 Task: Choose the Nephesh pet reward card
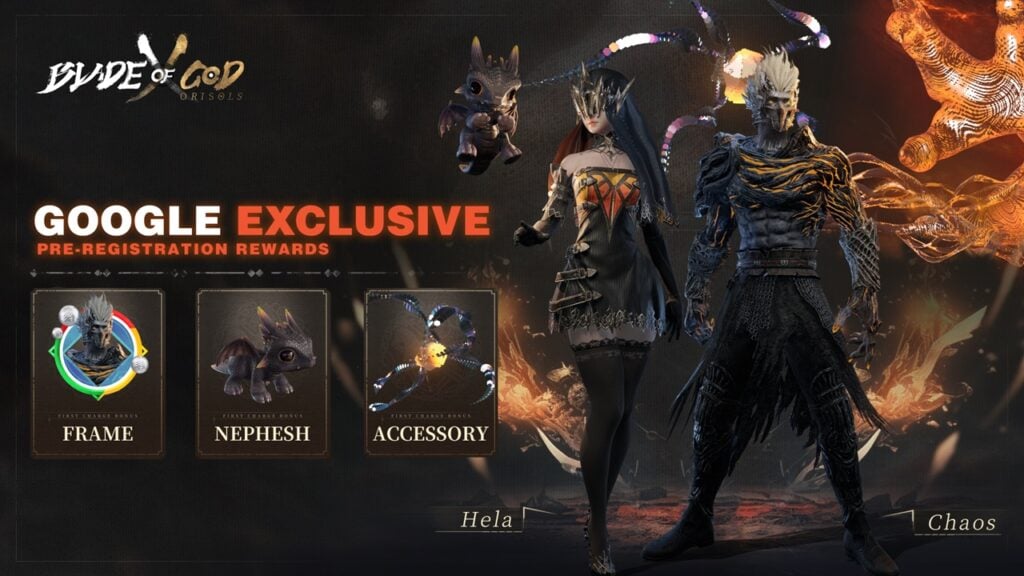pos(262,372)
